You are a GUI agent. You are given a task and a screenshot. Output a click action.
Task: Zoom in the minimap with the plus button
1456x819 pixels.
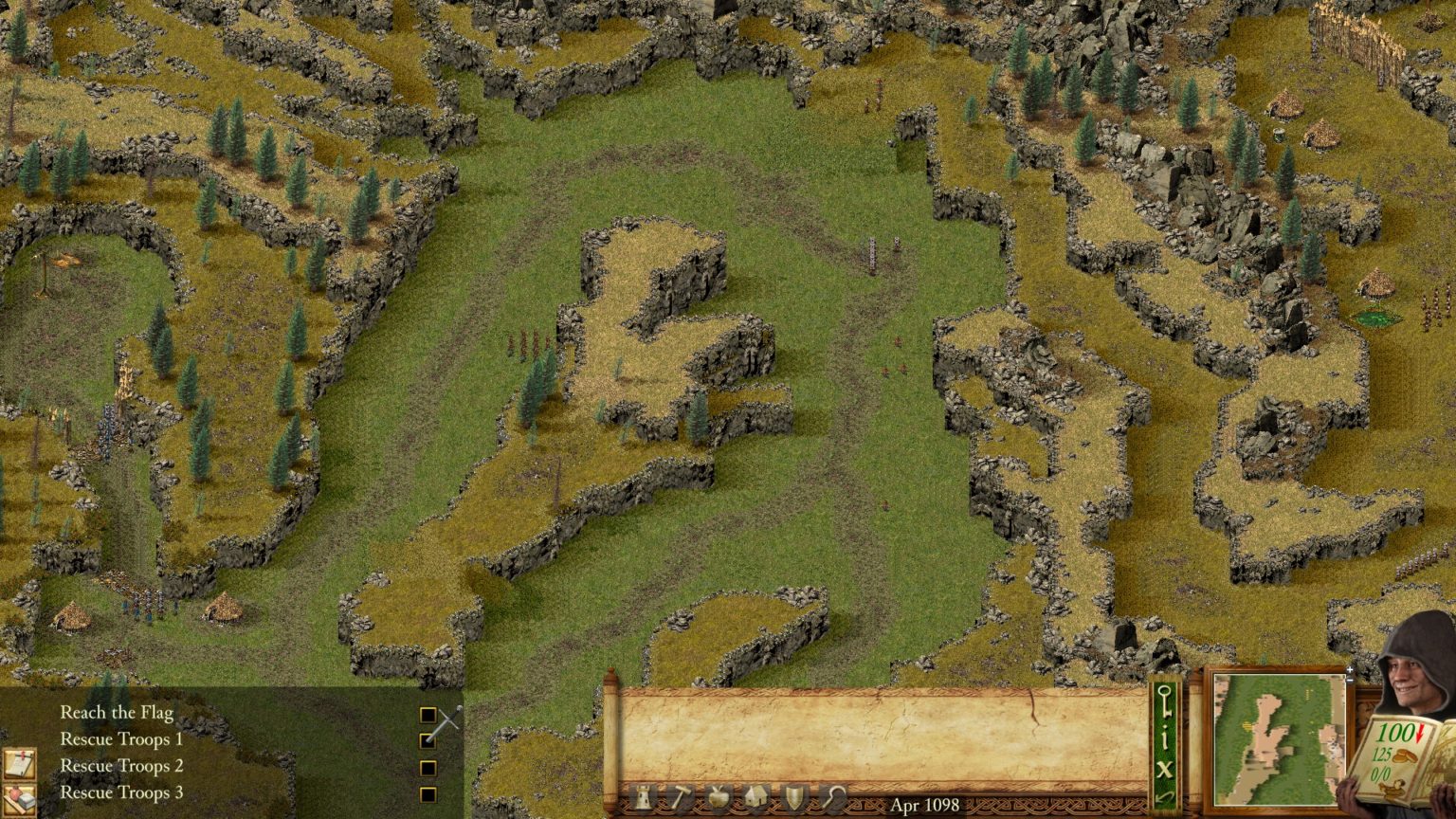point(1350,670)
